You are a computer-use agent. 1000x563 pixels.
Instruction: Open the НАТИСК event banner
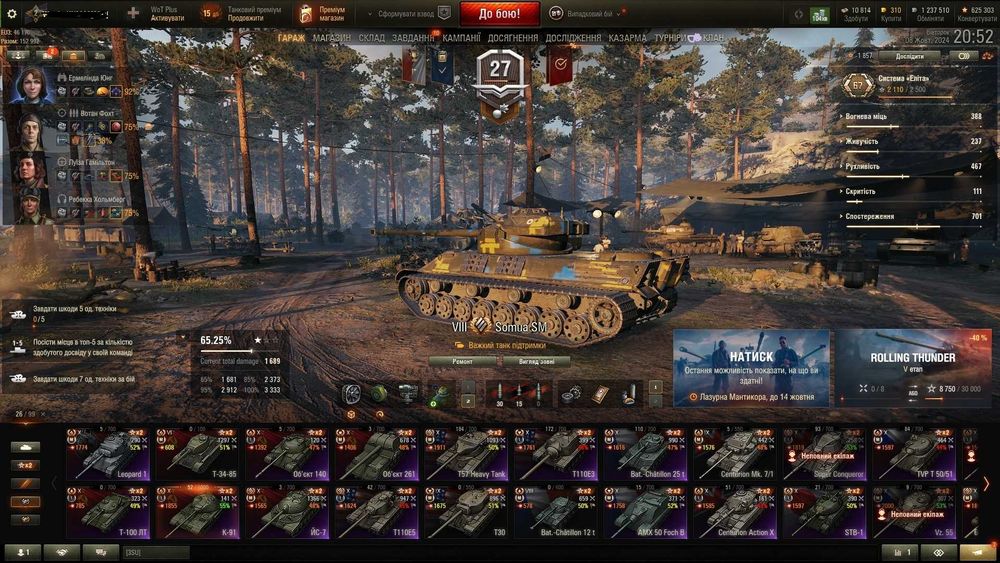pyautogui.click(x=751, y=367)
